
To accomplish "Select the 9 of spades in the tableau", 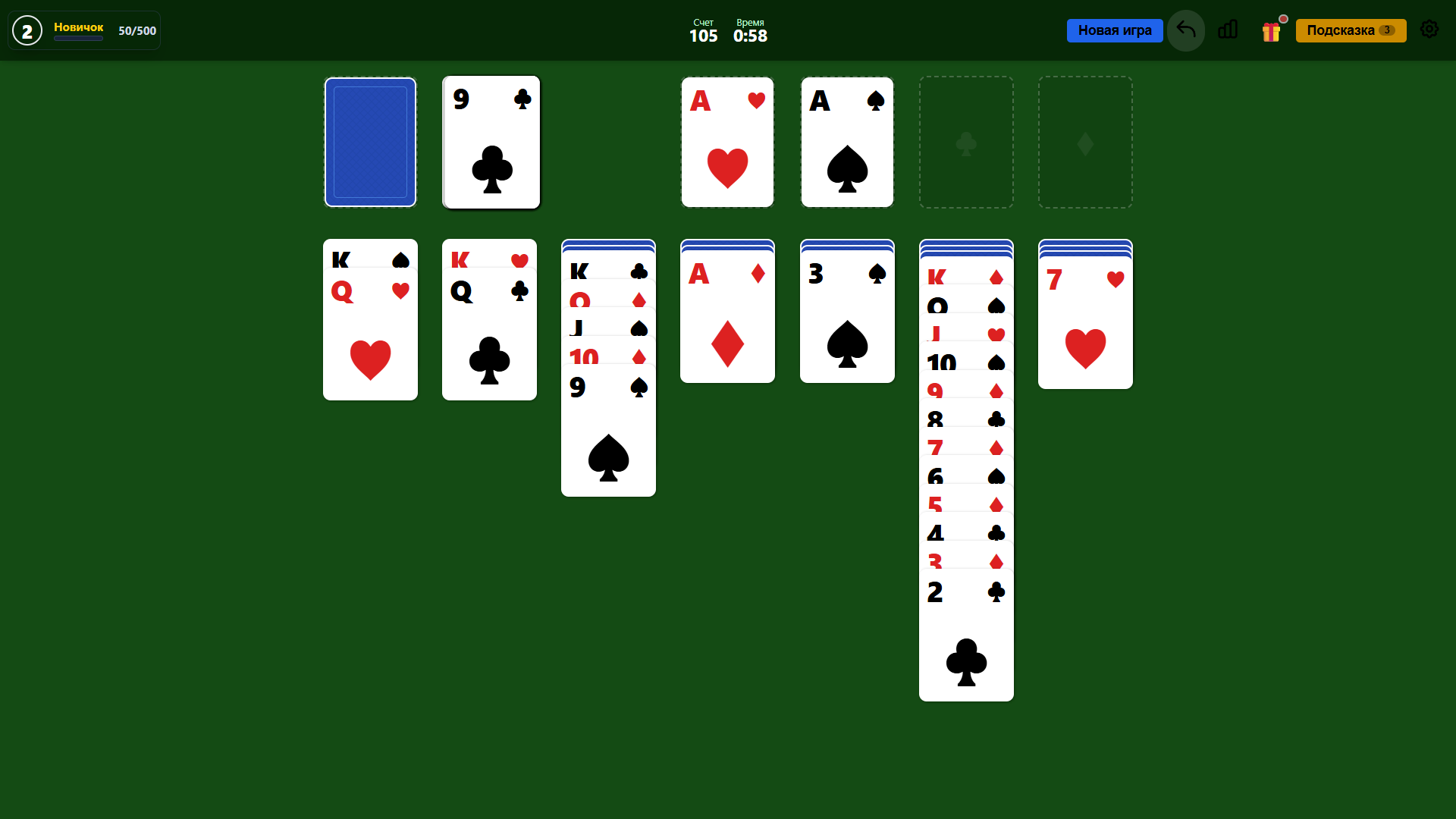I will point(608,432).
